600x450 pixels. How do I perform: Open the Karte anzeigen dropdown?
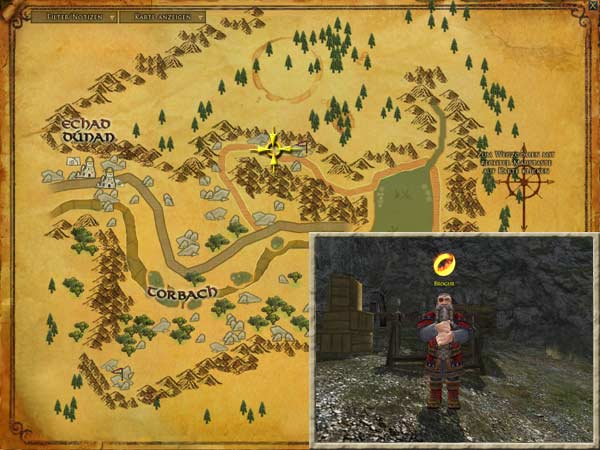point(162,17)
